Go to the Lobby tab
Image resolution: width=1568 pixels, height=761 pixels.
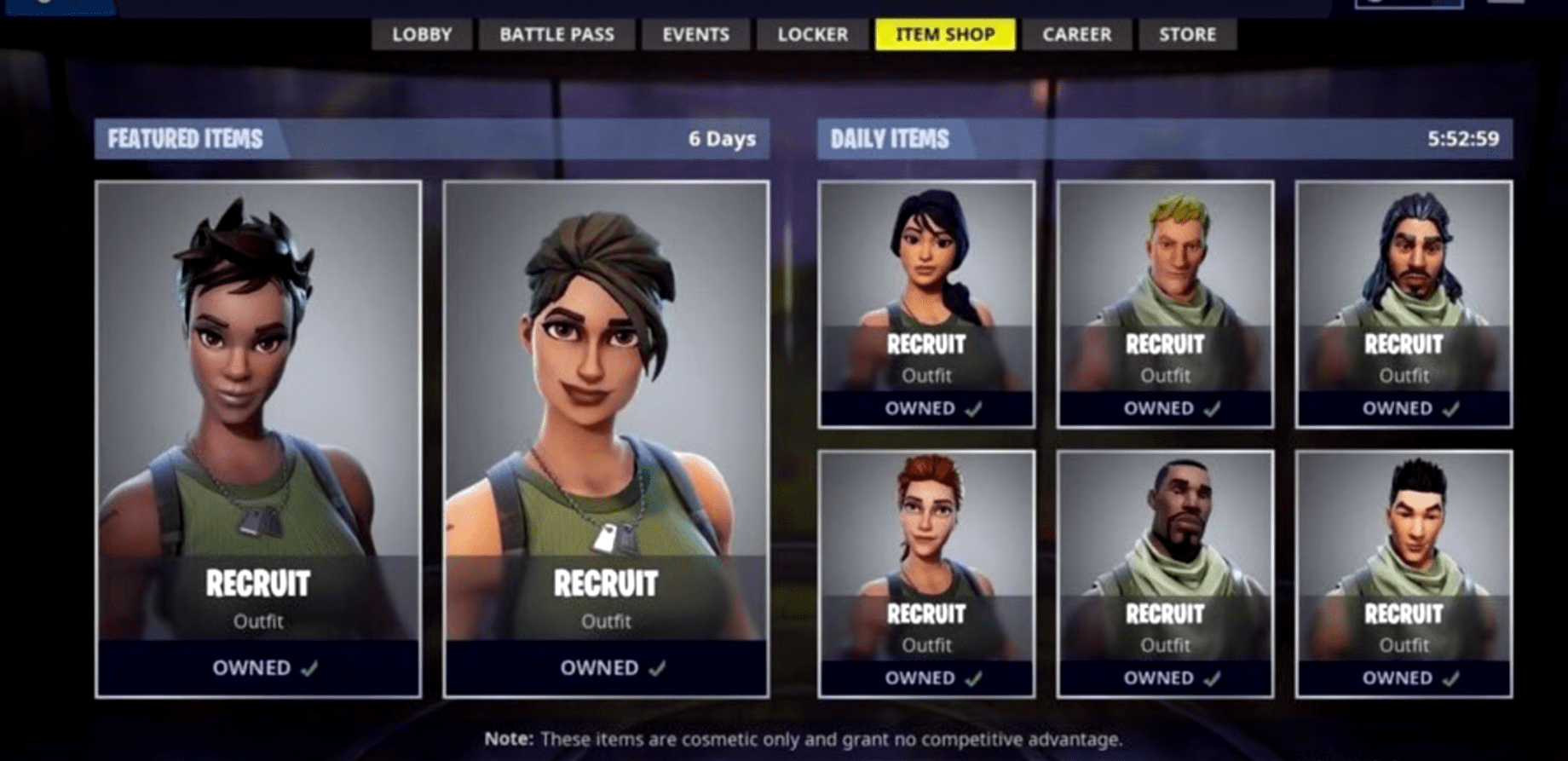422,34
